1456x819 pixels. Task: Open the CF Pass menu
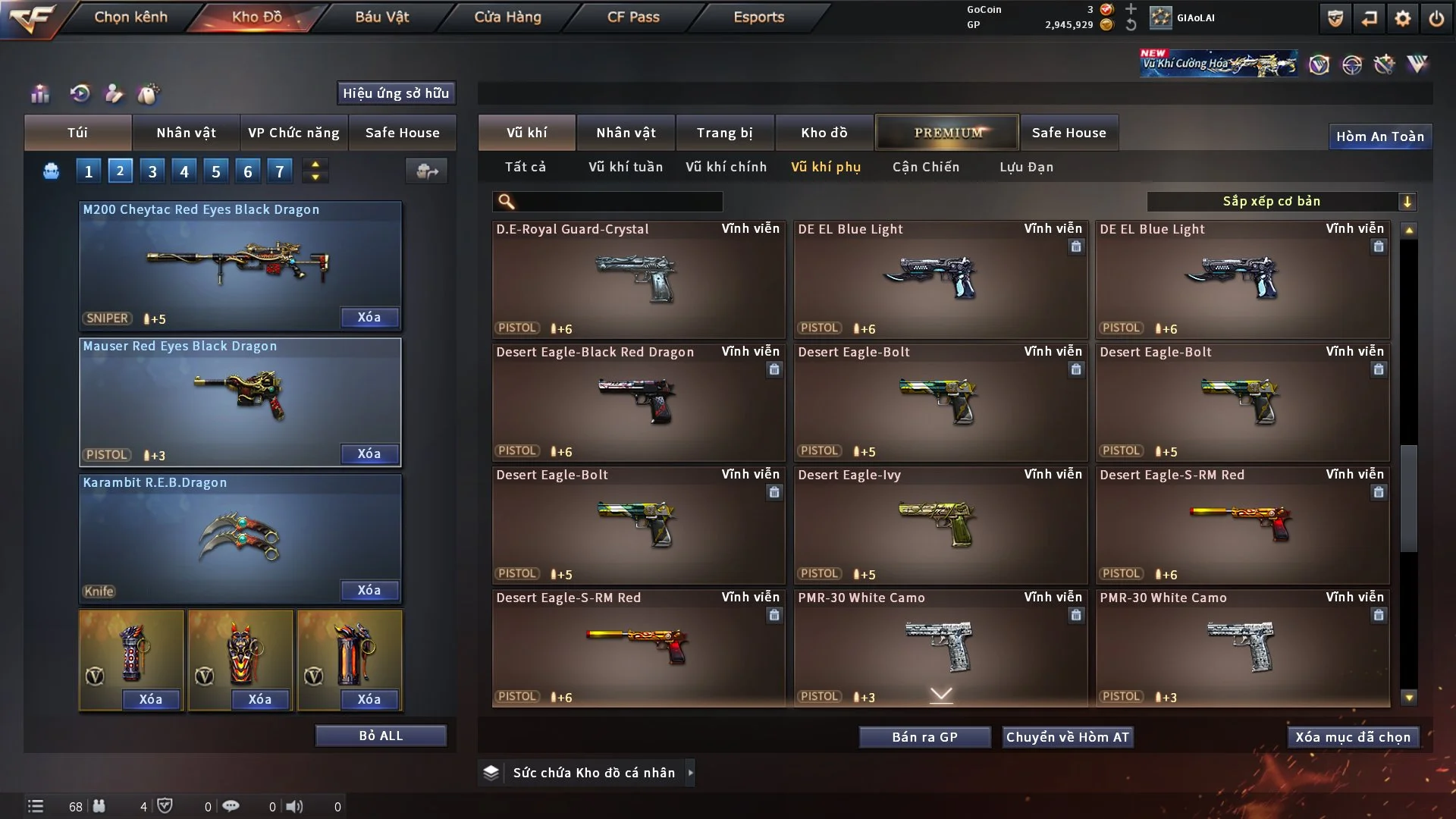(x=633, y=17)
